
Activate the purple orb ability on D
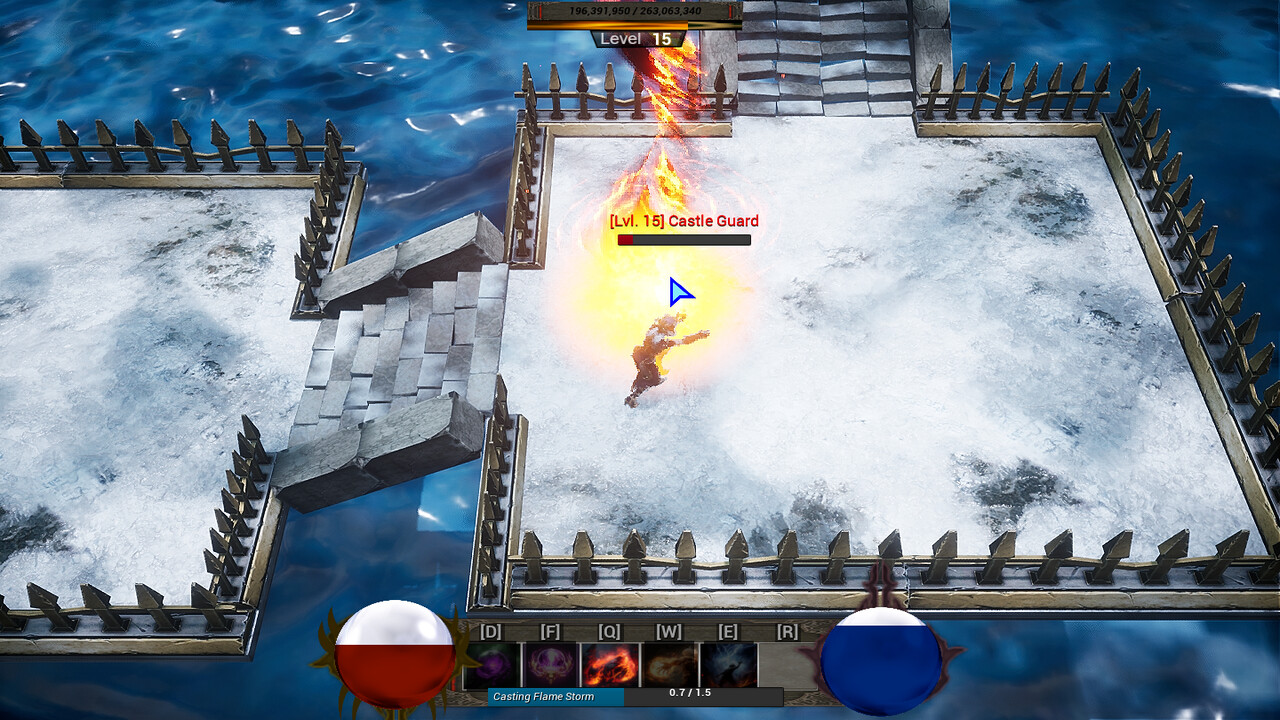492,664
